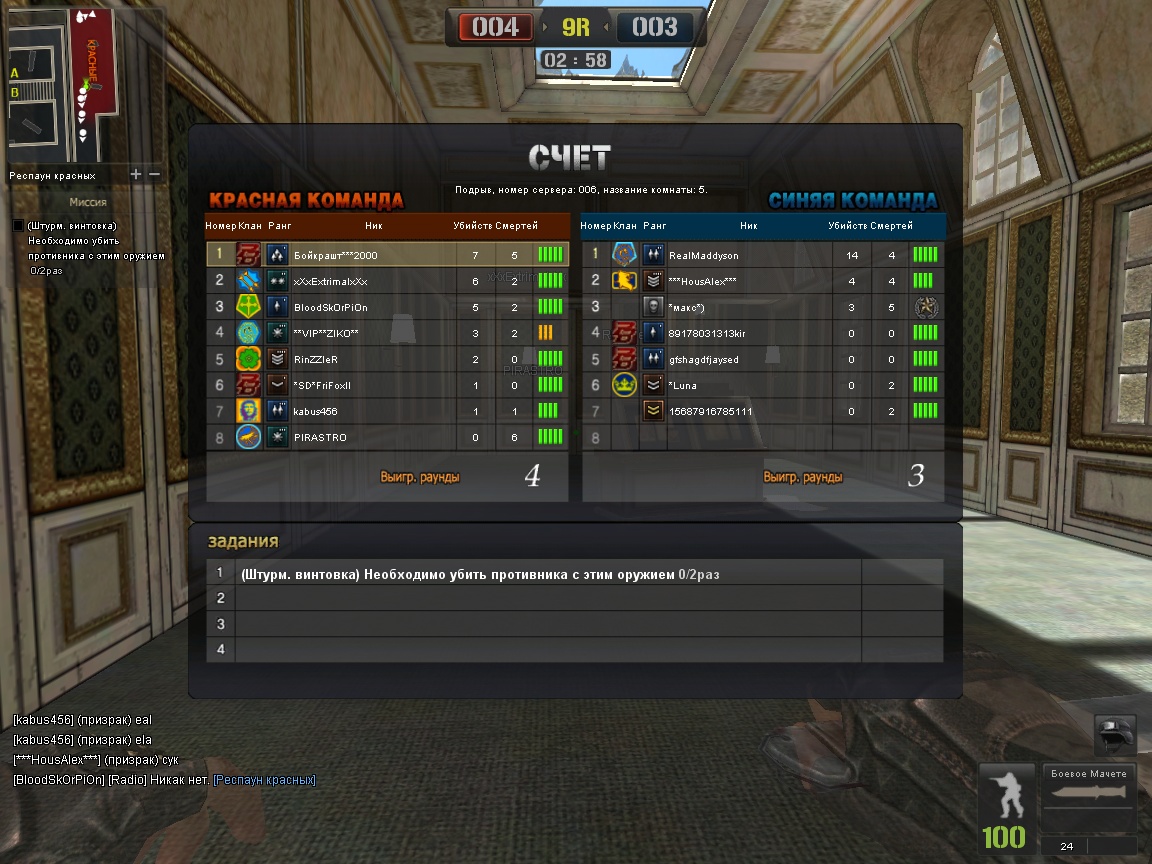Choose PIRASTRO player row
The image size is (1152, 864).
coord(387,437)
